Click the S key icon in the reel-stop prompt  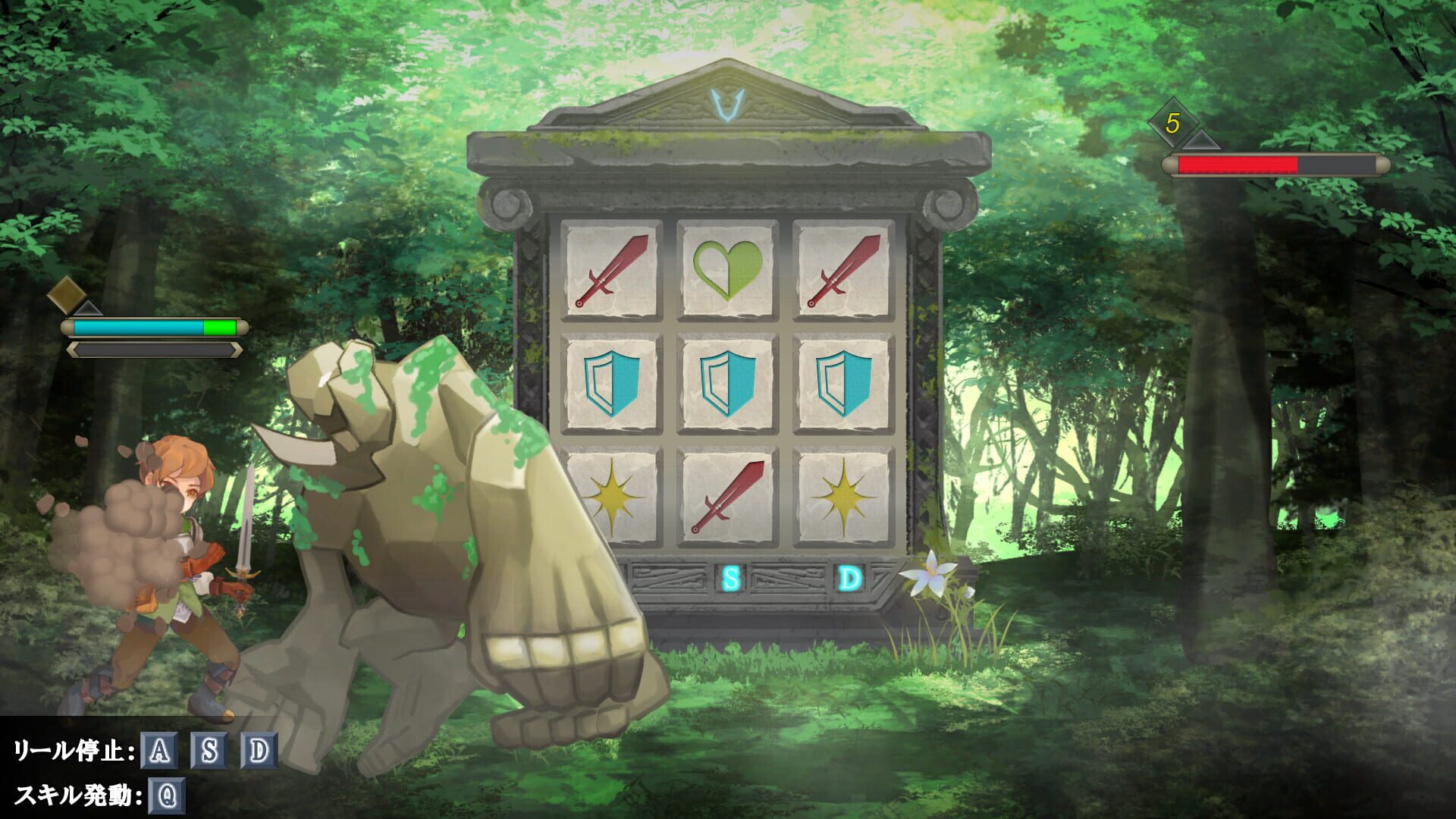(208, 751)
